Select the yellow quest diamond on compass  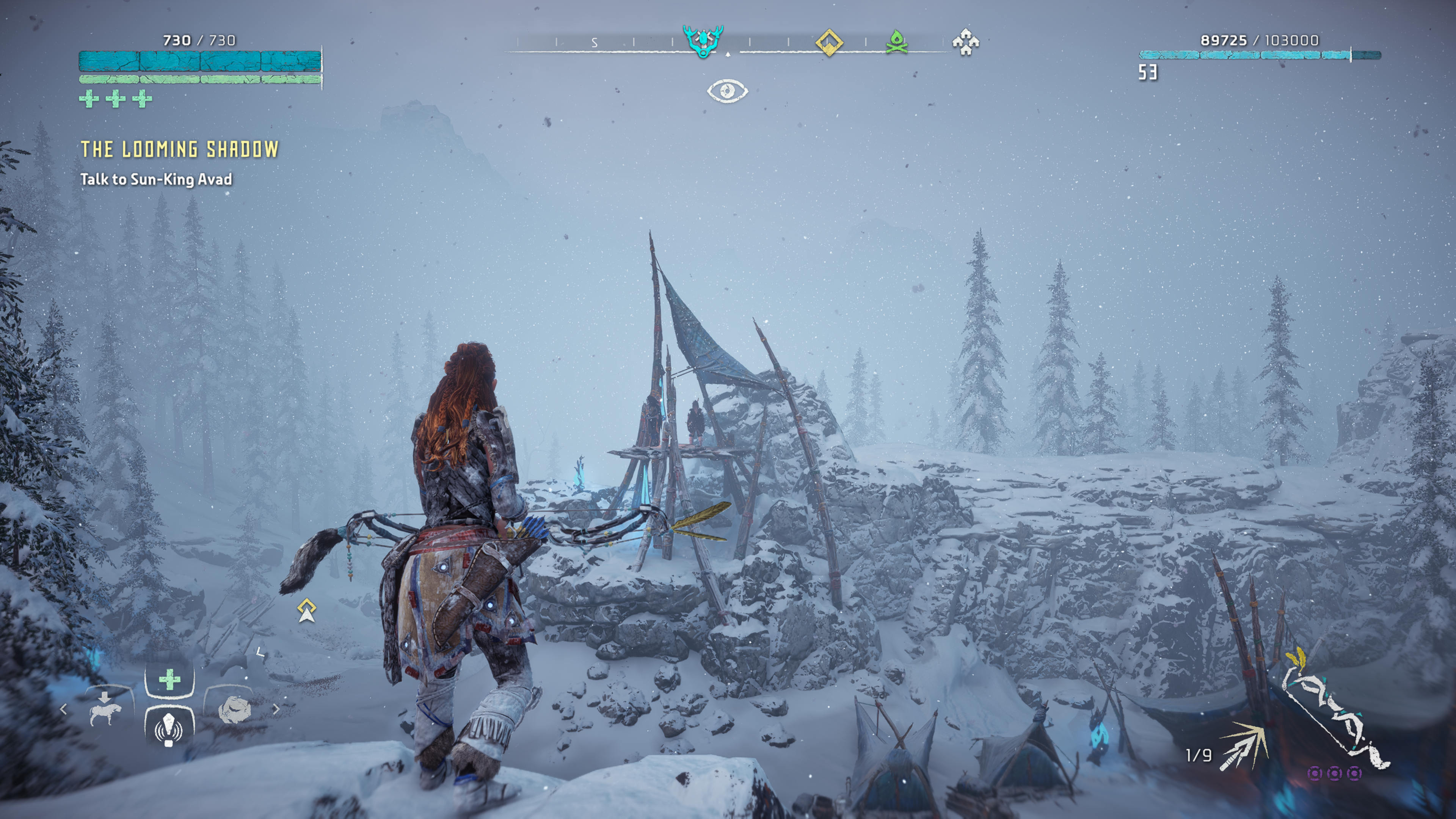[829, 42]
